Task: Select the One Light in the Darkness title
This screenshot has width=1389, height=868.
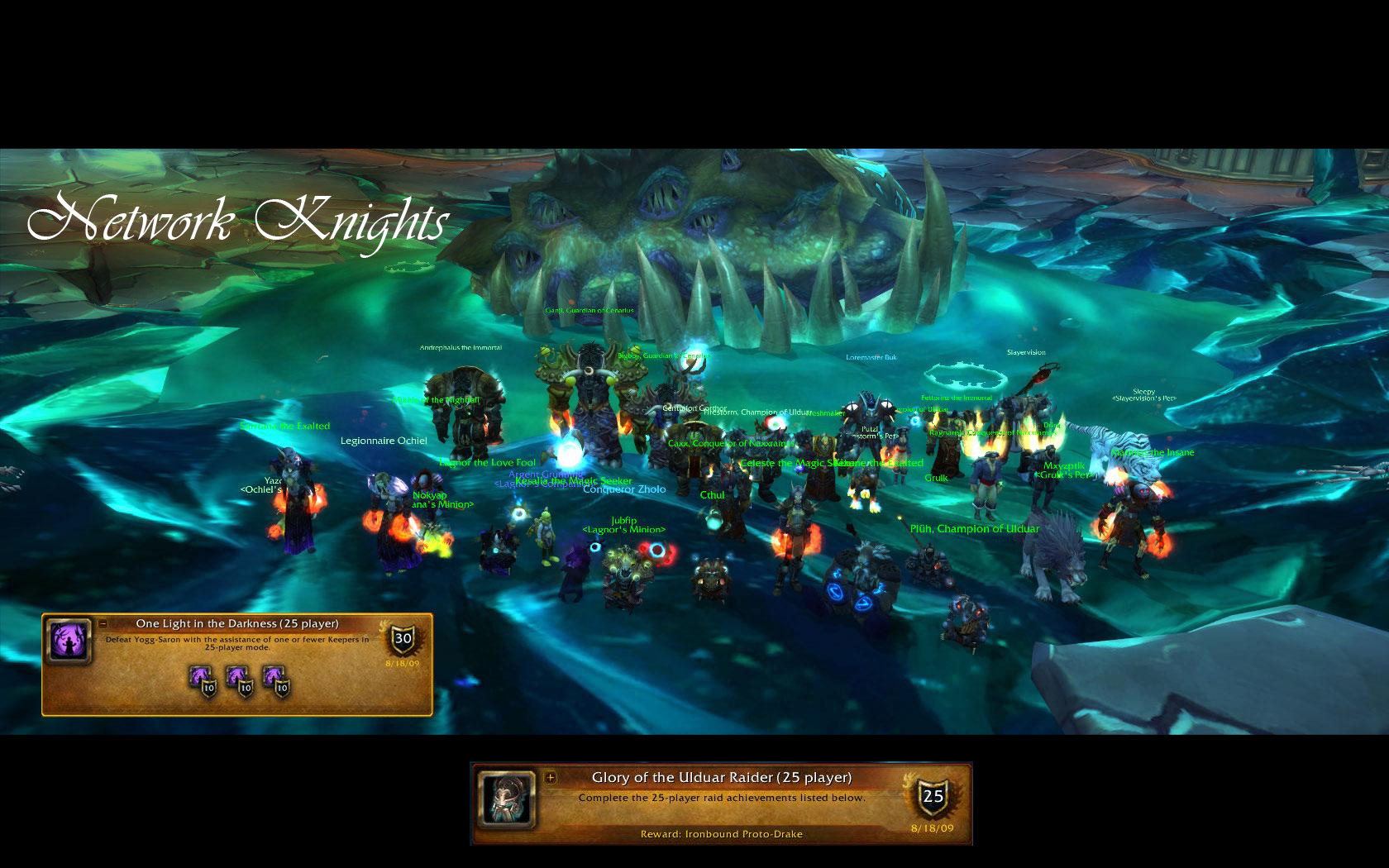Action: (x=237, y=624)
